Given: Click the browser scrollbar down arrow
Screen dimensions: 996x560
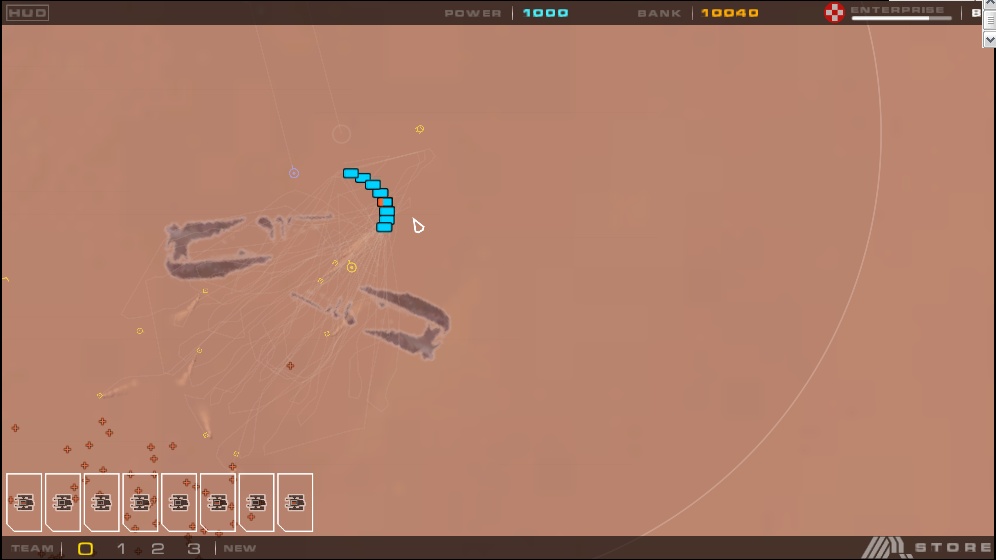Looking at the screenshot, I should point(989,40).
